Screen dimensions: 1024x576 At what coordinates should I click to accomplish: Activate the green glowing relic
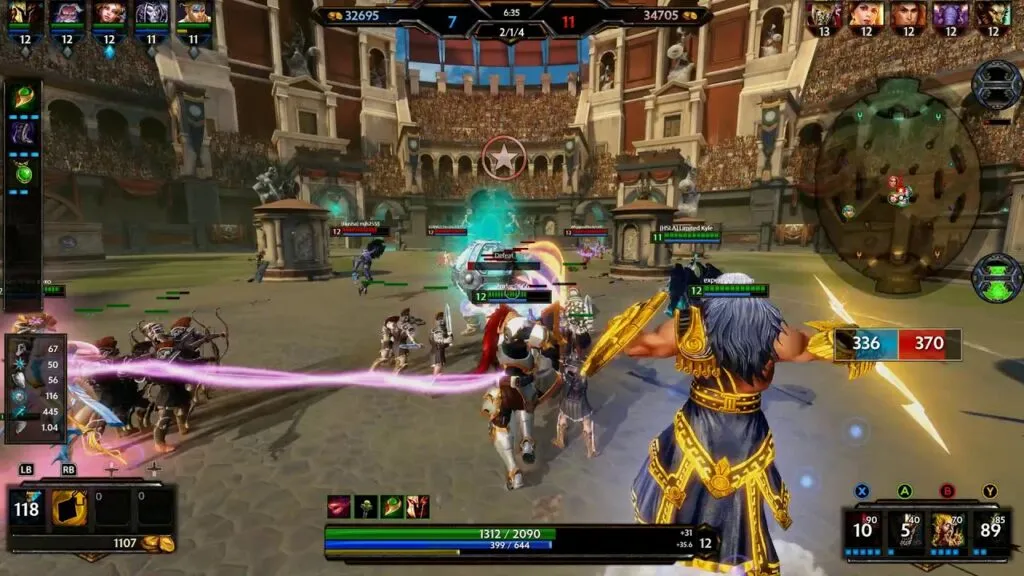coord(996,277)
